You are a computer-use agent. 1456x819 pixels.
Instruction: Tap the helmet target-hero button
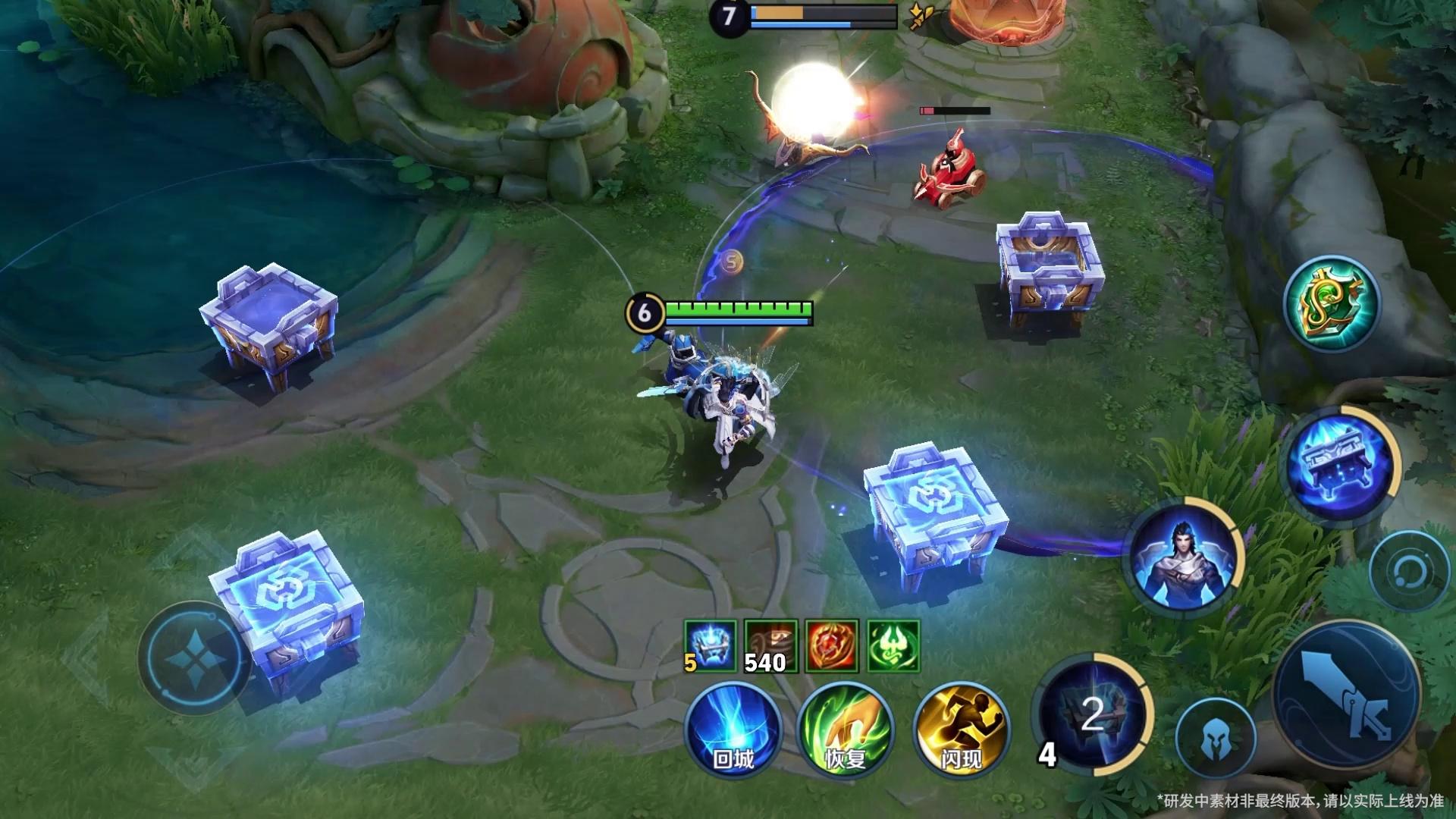point(1215,738)
